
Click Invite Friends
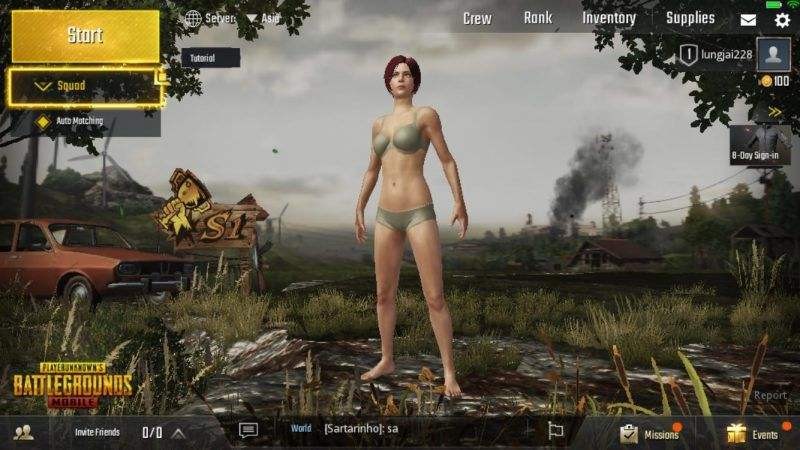click(x=98, y=432)
